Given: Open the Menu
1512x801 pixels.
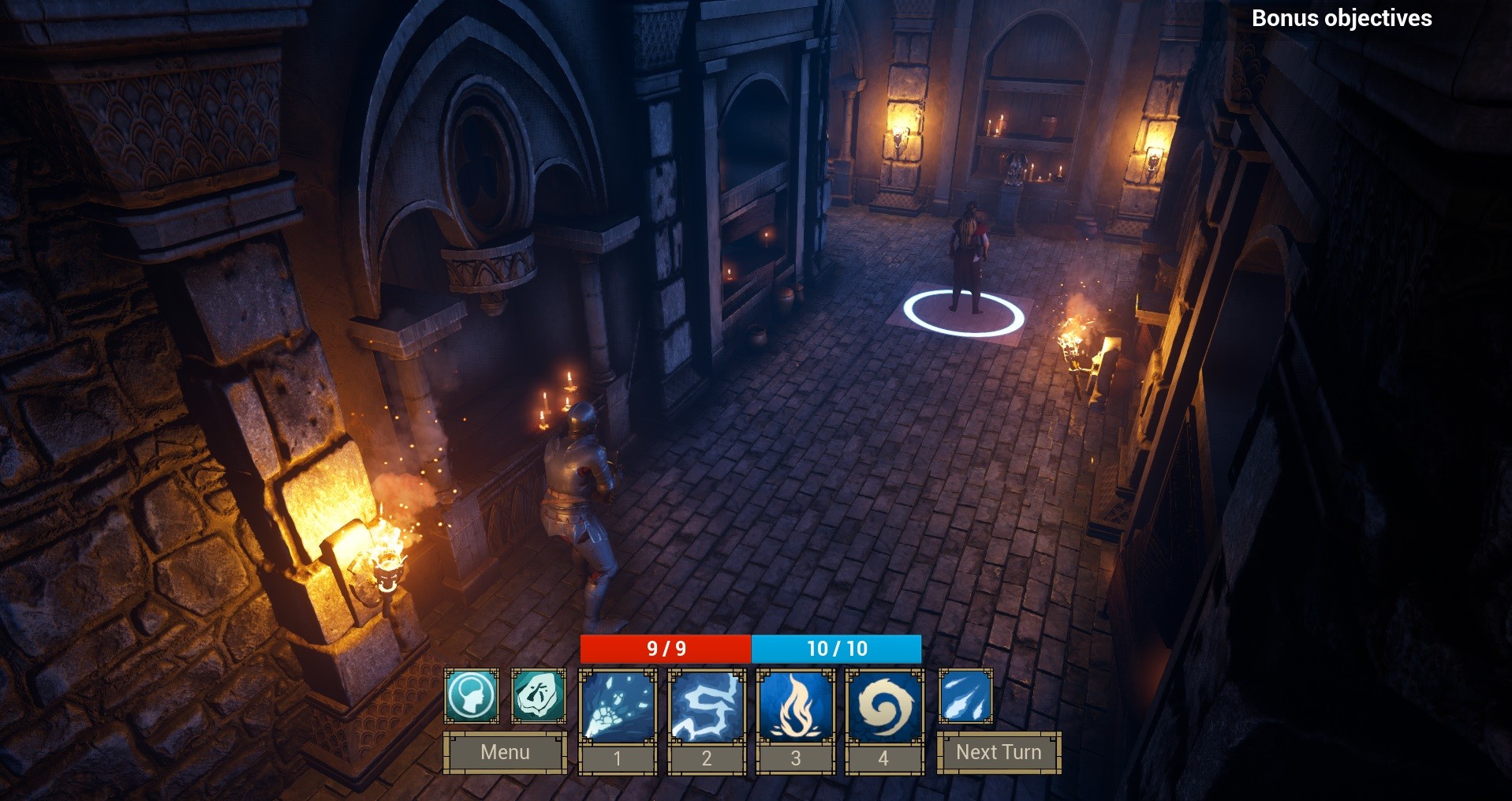Looking at the screenshot, I should (505, 752).
